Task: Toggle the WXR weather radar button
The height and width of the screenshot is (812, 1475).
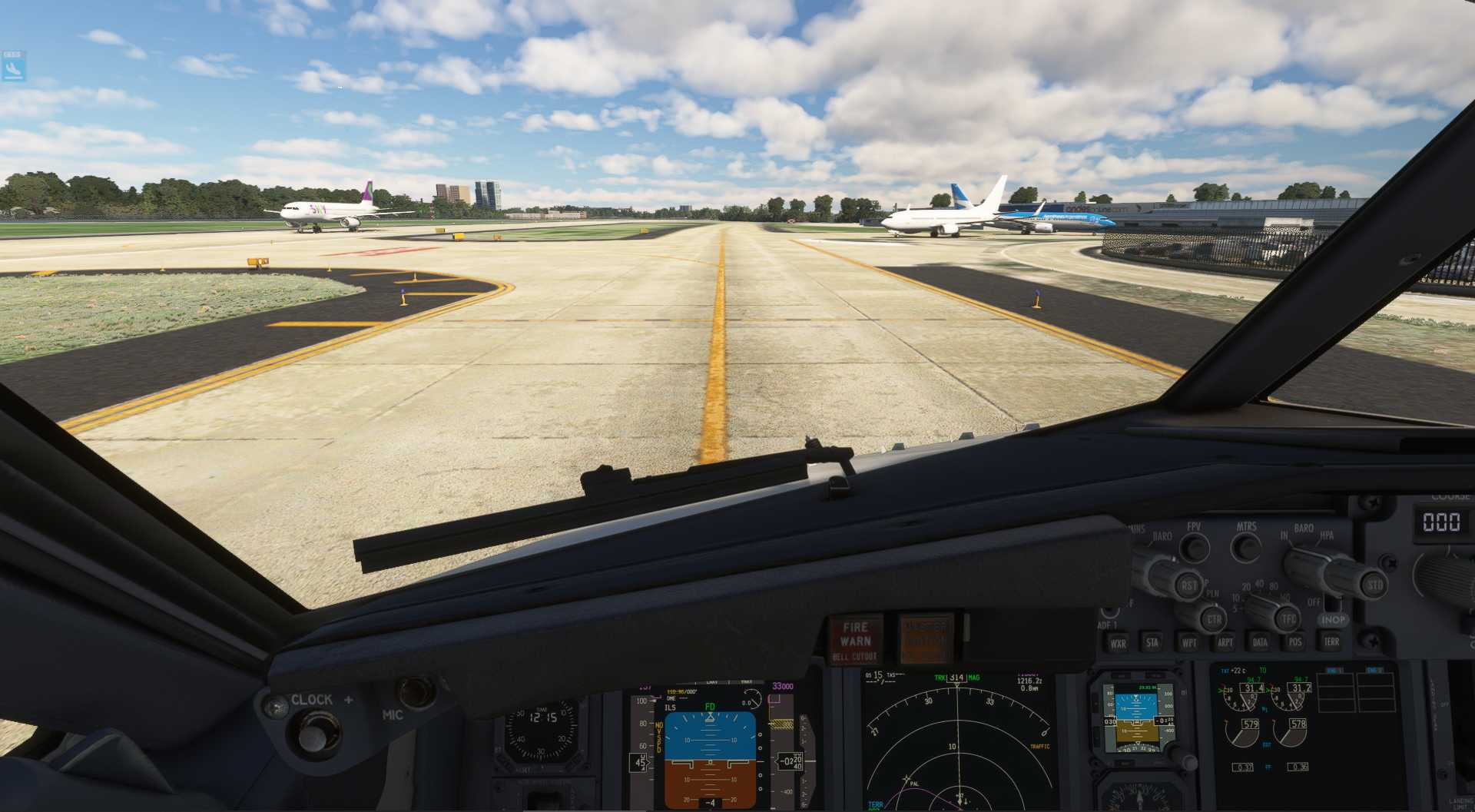Action: tap(1118, 644)
